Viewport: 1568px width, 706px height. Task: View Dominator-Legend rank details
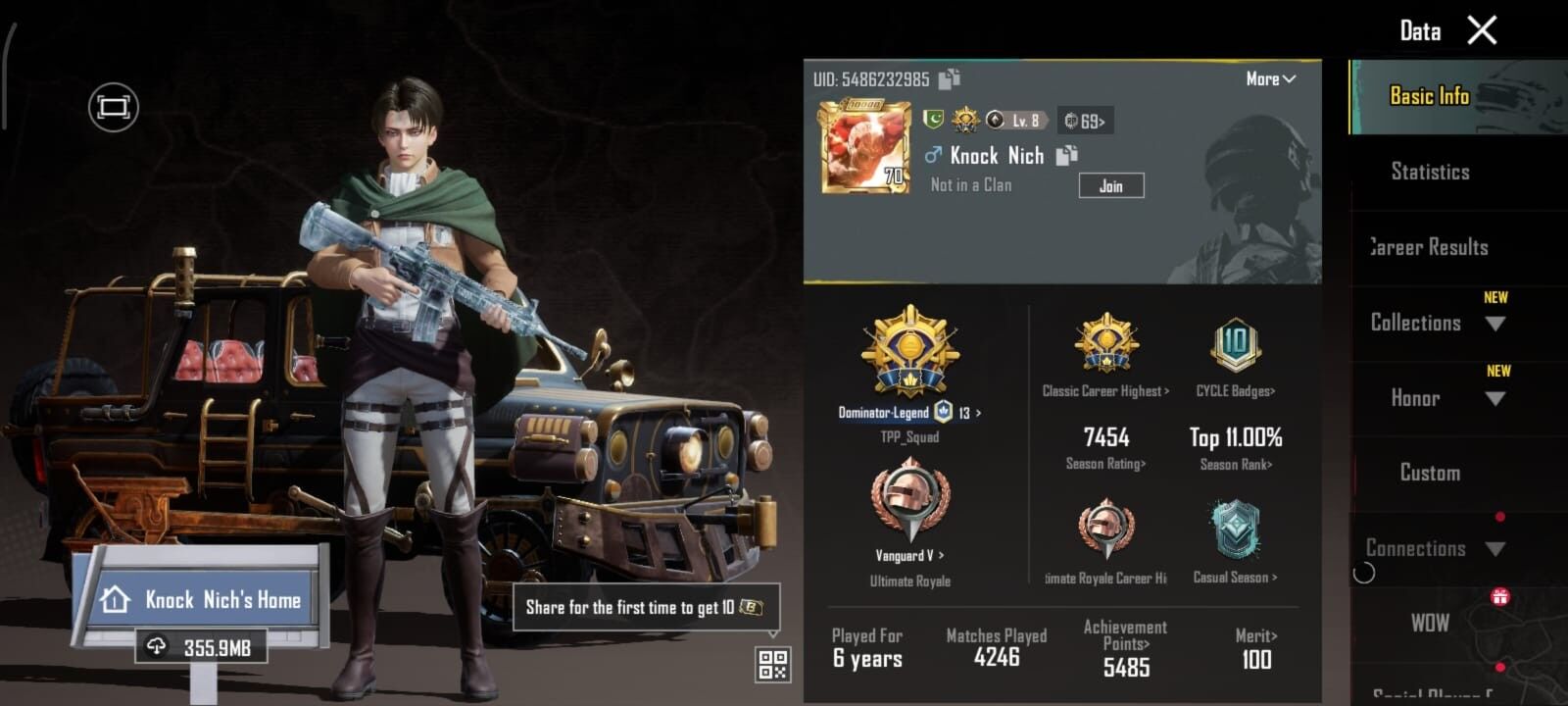click(909, 413)
